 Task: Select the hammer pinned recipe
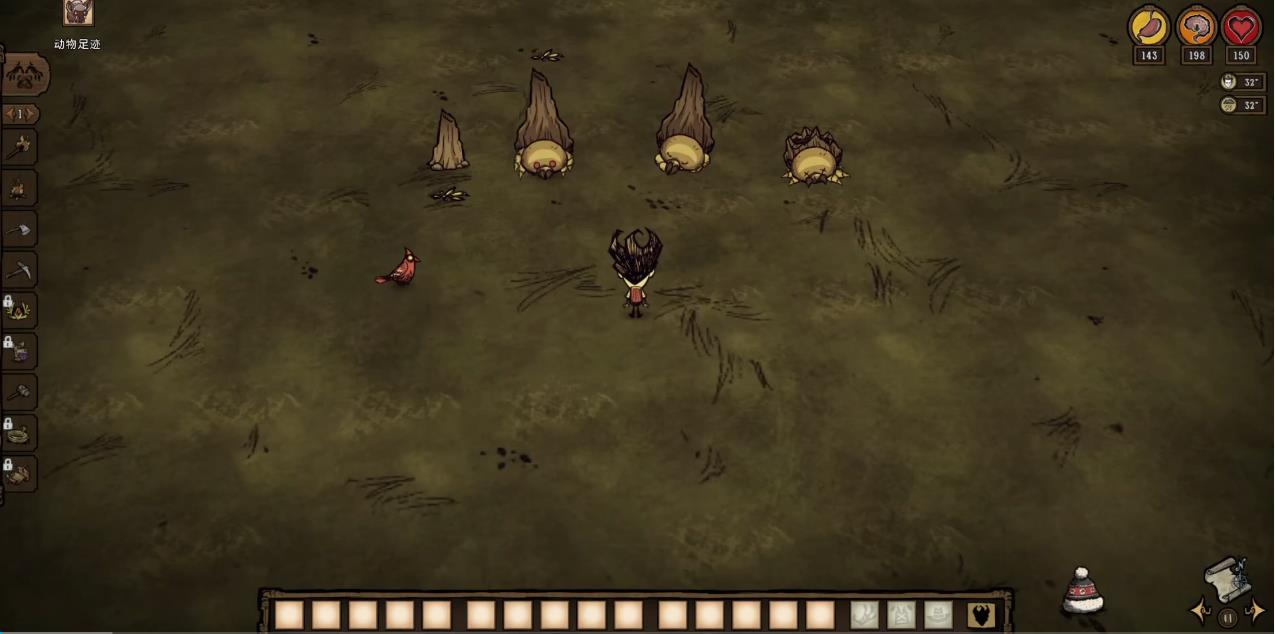[19, 392]
